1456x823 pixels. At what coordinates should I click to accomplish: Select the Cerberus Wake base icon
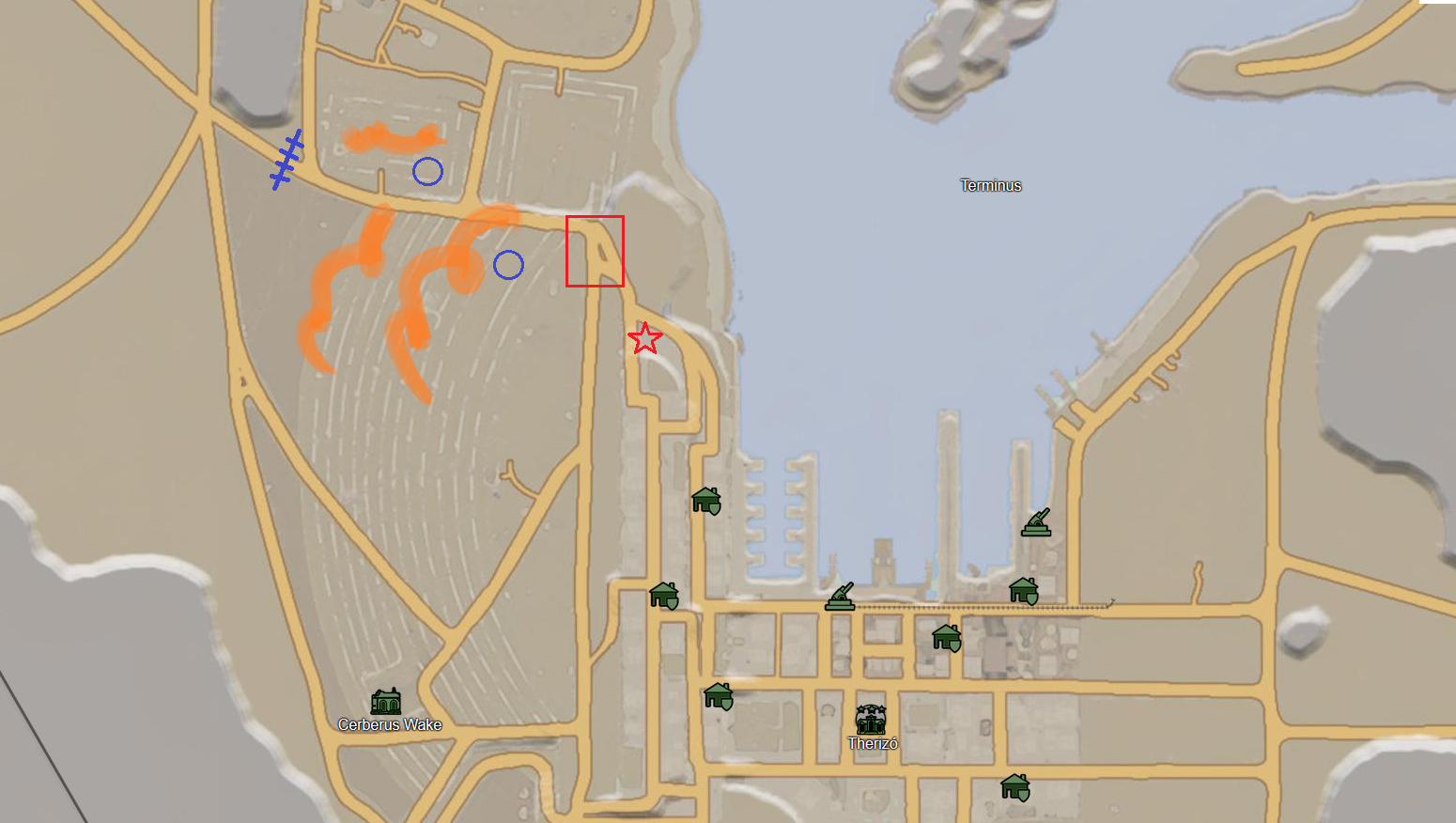(x=385, y=702)
